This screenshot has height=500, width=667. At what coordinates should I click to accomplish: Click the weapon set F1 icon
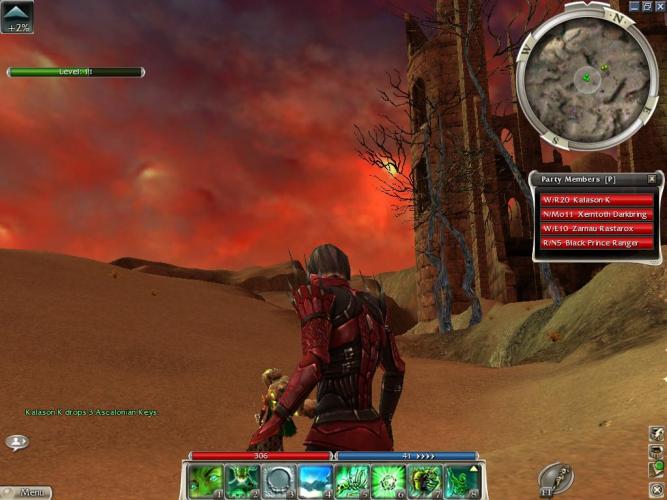556,478
